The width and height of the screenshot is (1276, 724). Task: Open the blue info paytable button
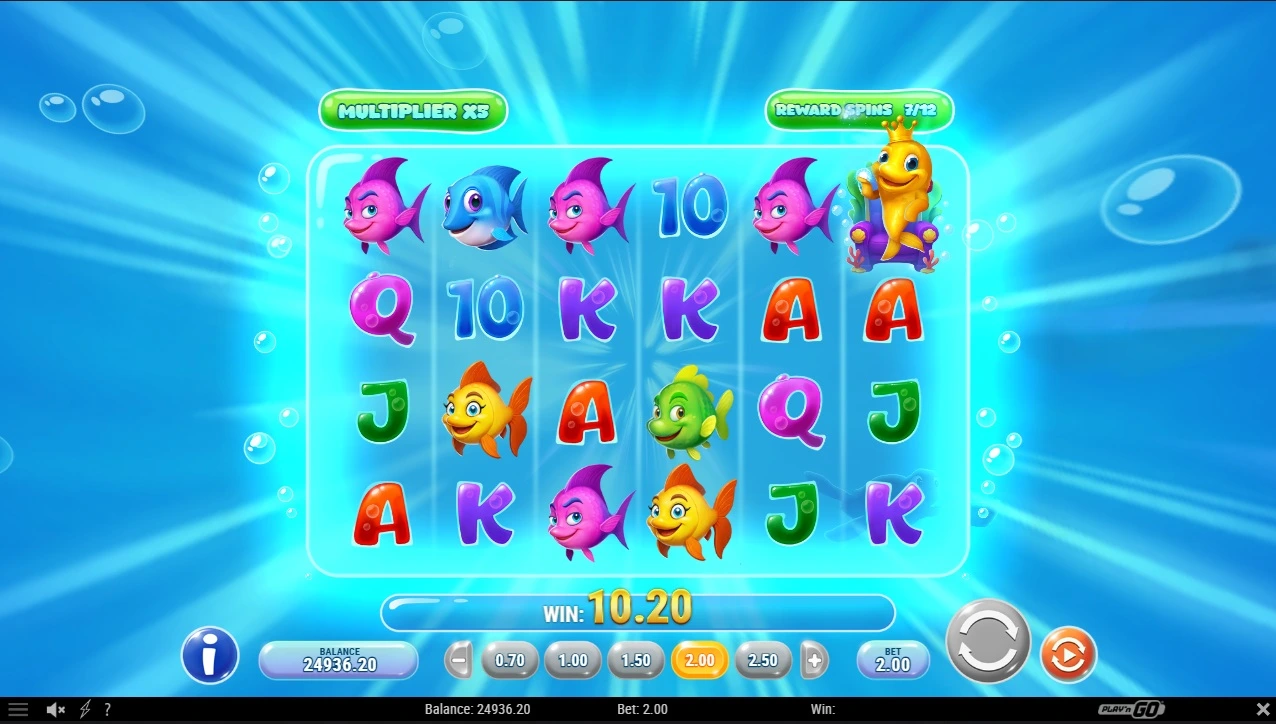(x=210, y=656)
